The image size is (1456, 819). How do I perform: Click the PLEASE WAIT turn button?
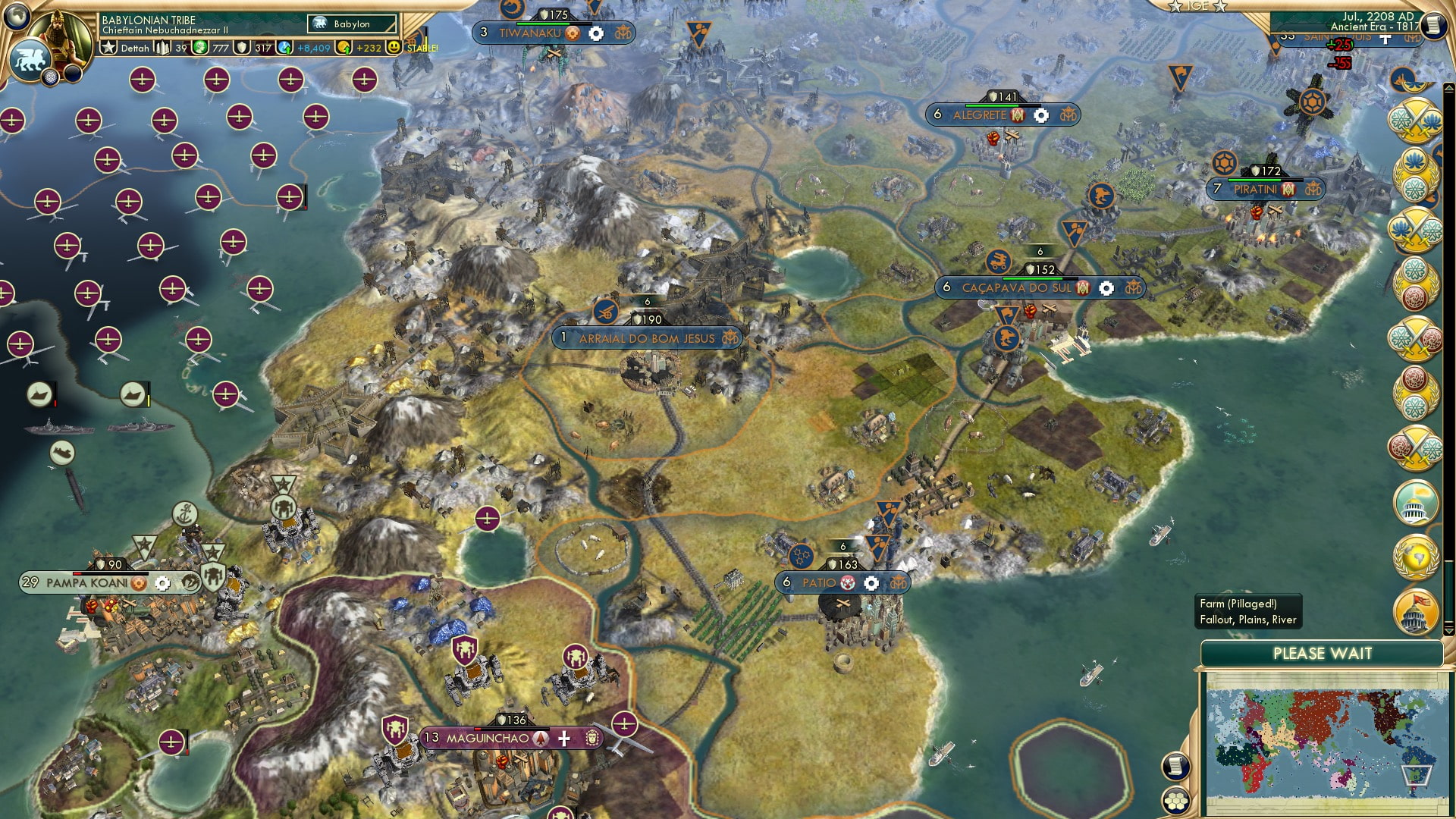click(1322, 654)
